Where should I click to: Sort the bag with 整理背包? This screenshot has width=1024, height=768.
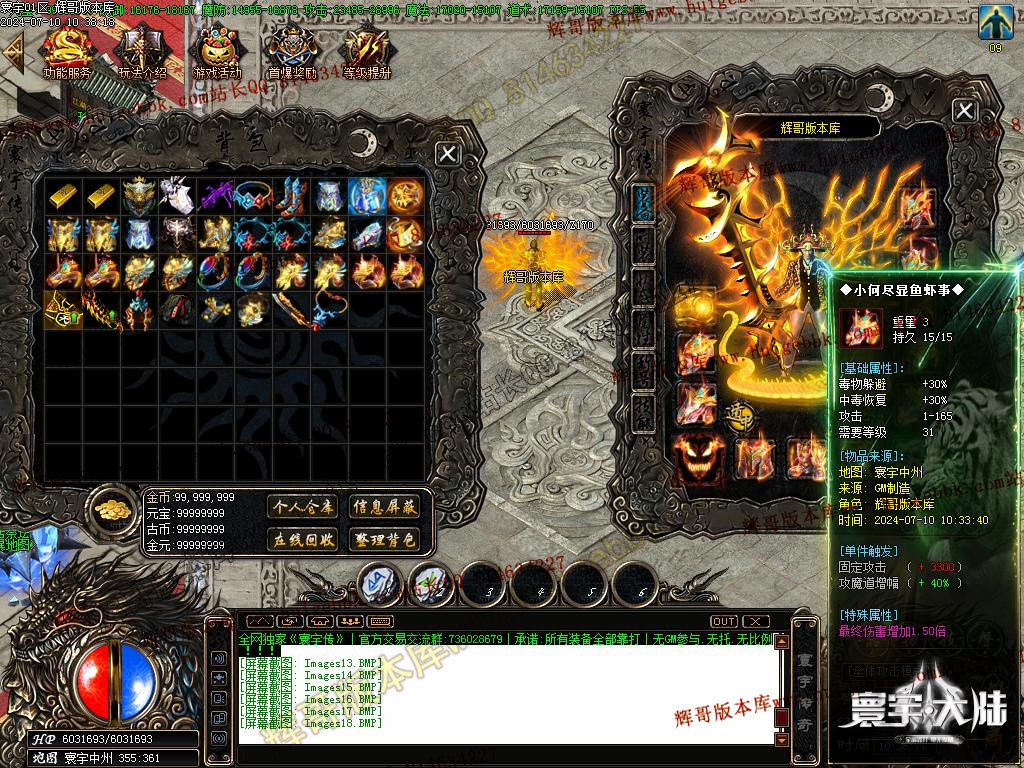click(384, 540)
